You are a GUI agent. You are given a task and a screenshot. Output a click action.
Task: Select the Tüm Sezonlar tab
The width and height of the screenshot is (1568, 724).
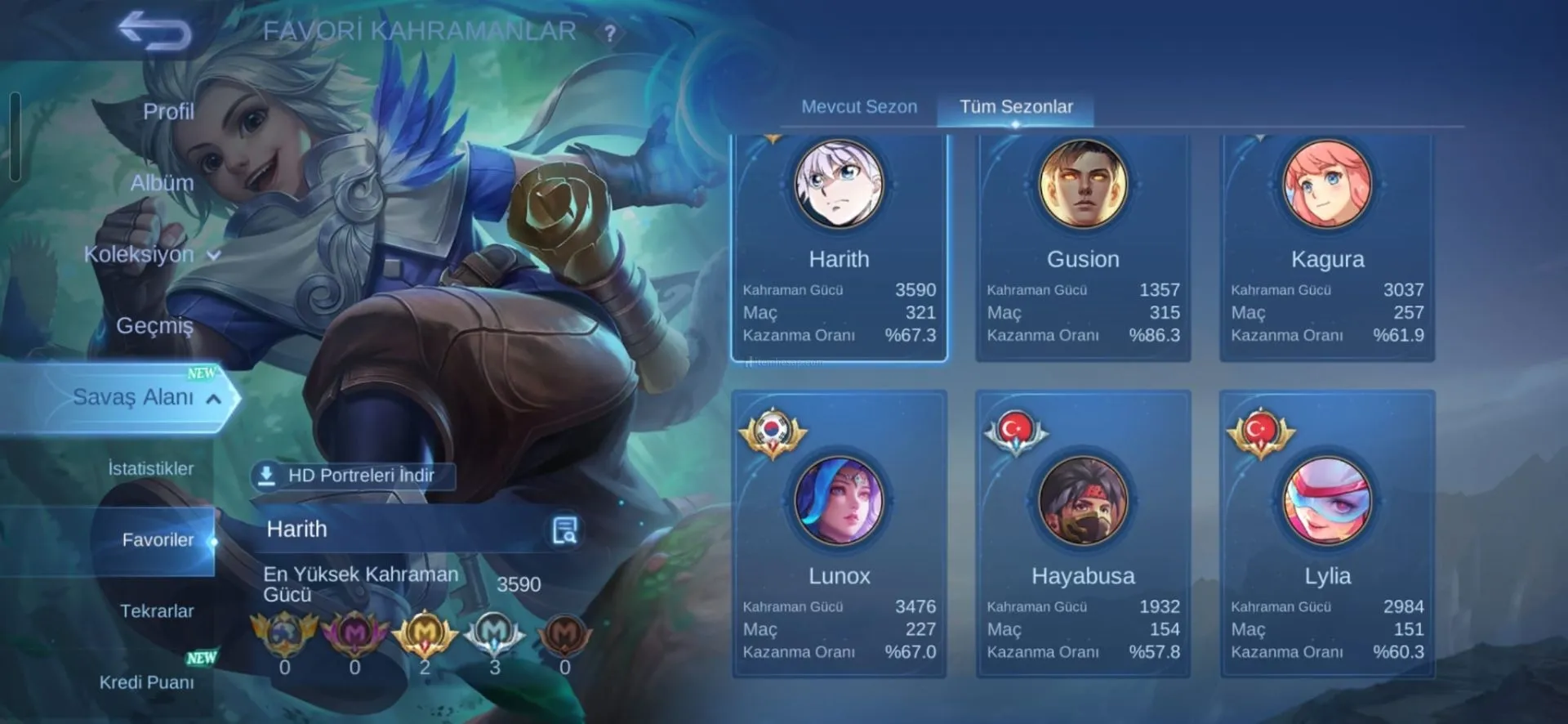point(1016,107)
